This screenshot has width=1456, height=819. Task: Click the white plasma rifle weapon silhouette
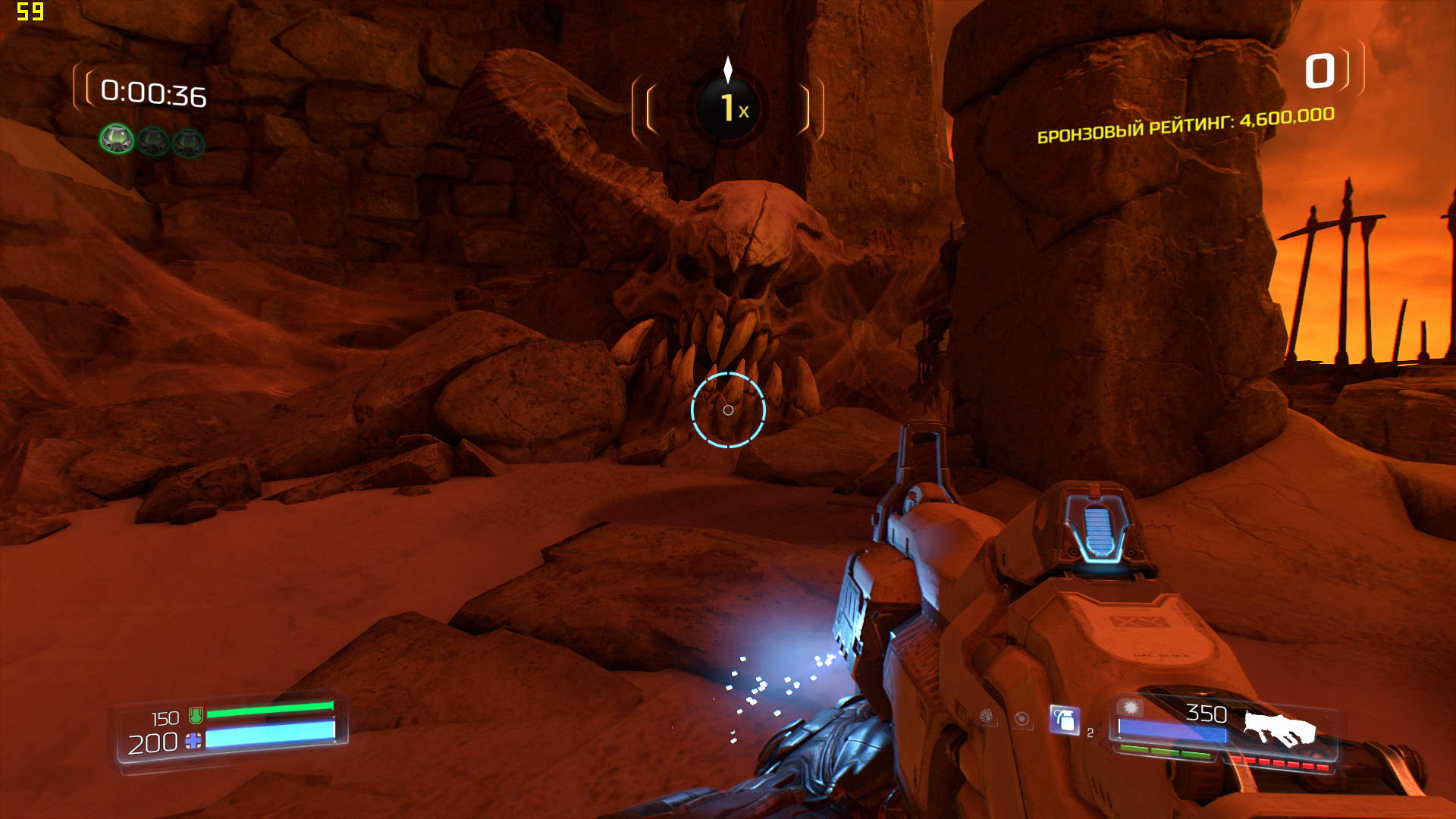pyautogui.click(x=1279, y=729)
